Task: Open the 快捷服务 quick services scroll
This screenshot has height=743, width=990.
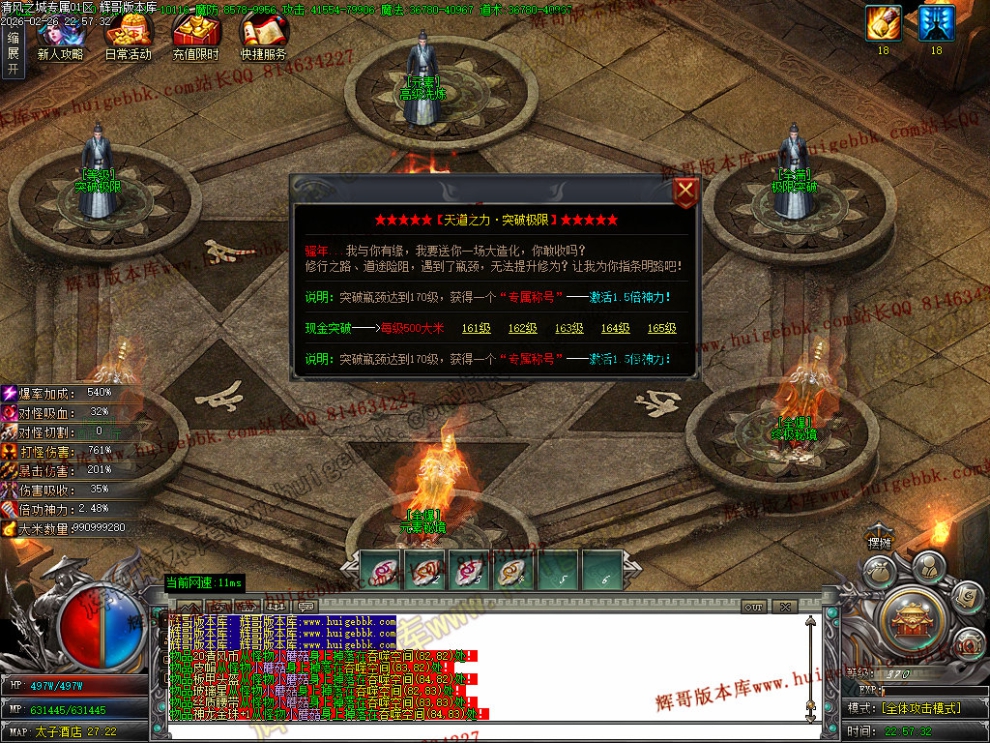Action: point(263,38)
